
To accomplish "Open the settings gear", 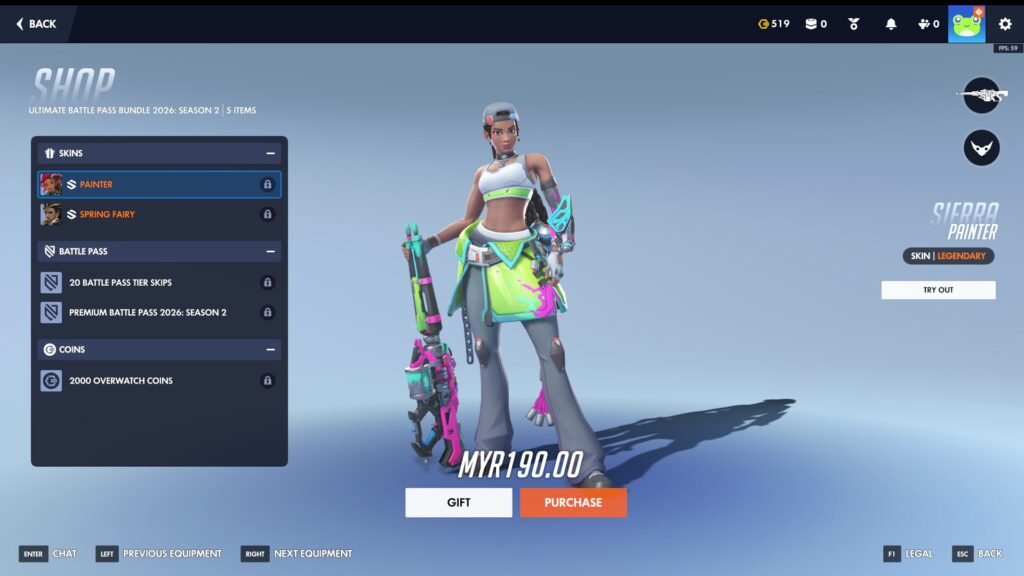I will (1005, 24).
